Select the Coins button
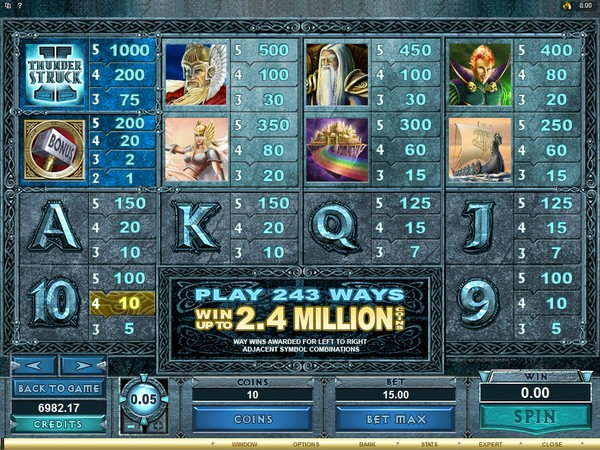 pos(252,419)
